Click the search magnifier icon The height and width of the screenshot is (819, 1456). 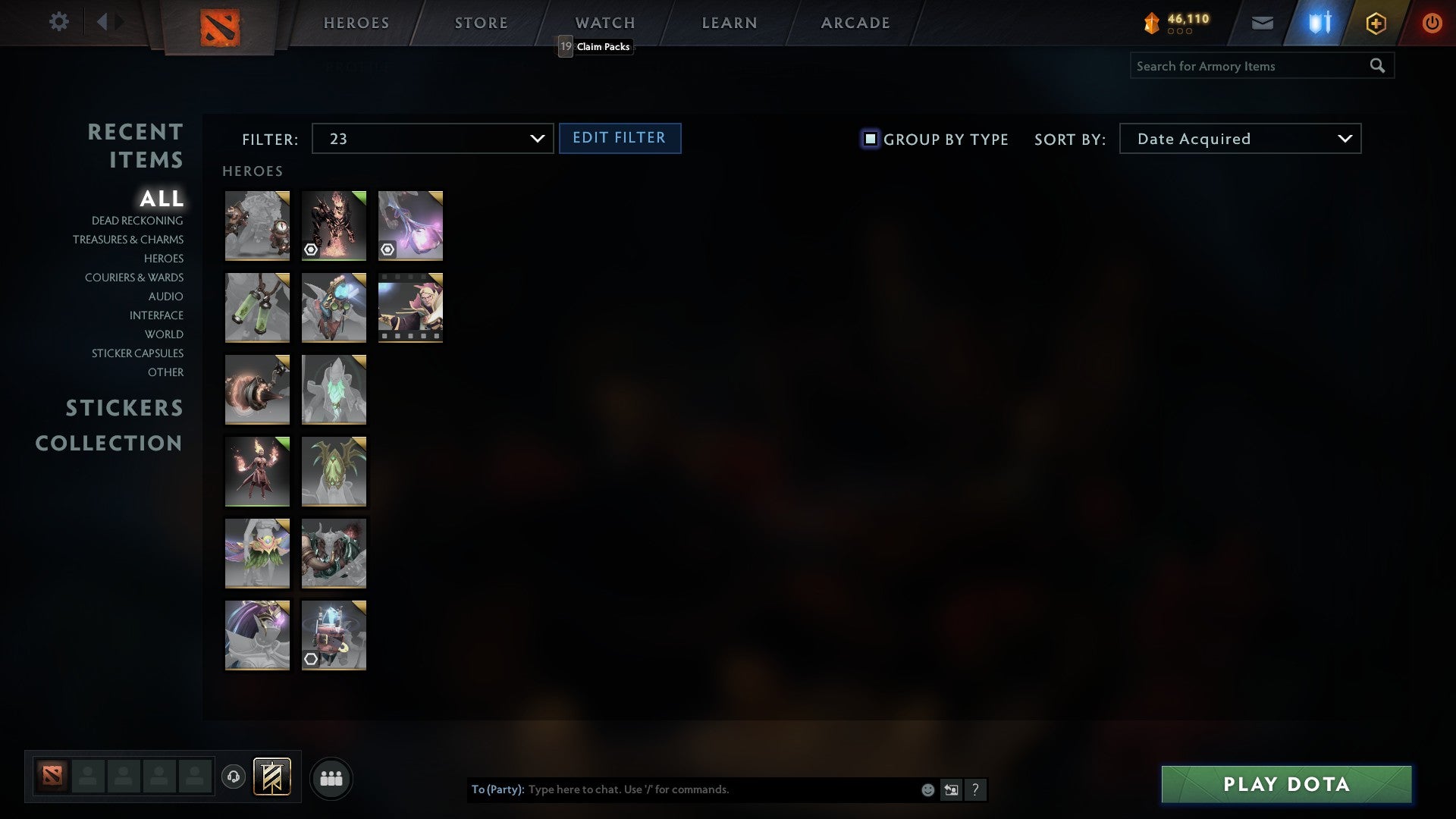pyautogui.click(x=1378, y=66)
